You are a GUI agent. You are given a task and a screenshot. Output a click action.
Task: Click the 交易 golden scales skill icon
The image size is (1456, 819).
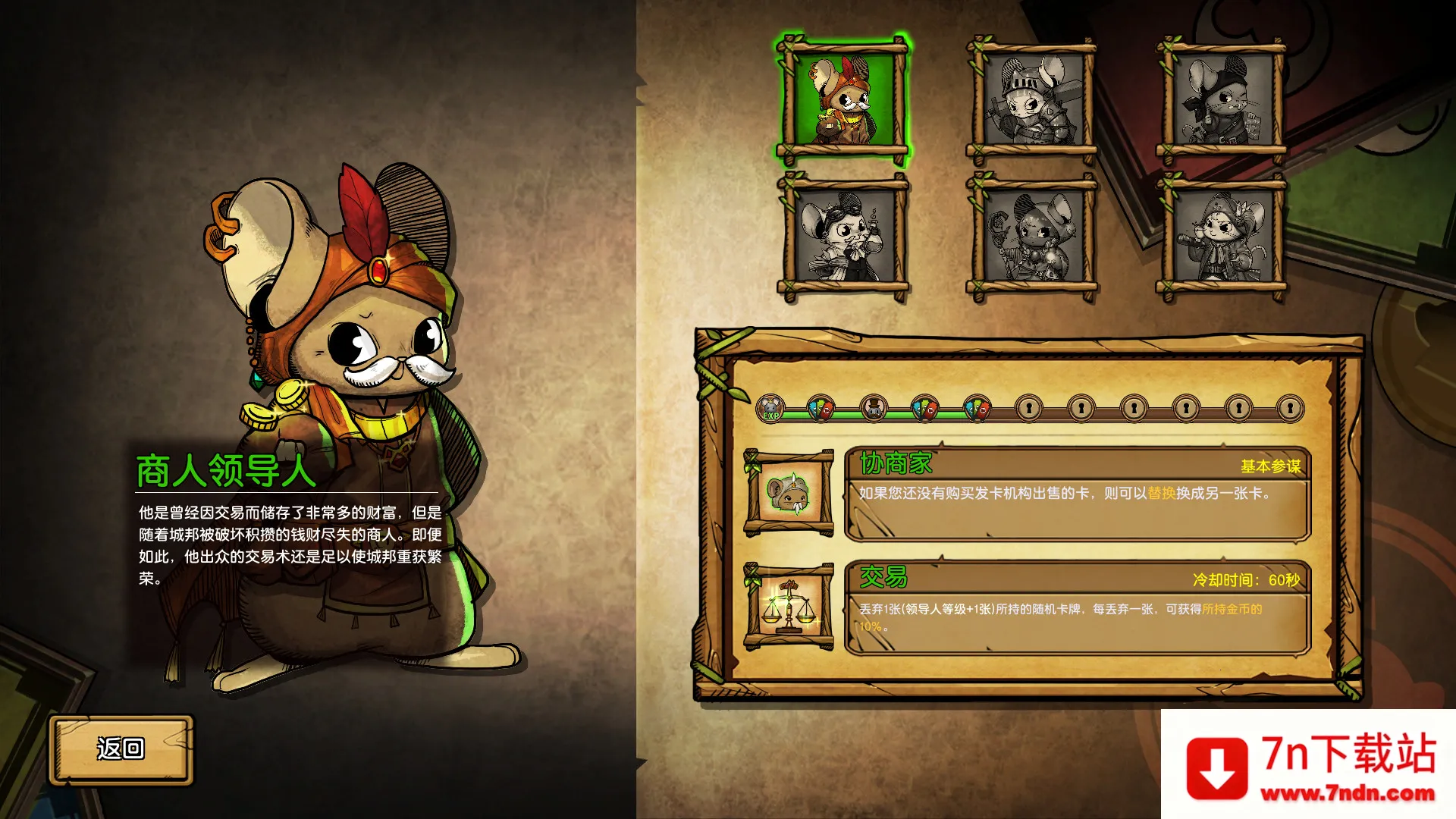(x=789, y=607)
